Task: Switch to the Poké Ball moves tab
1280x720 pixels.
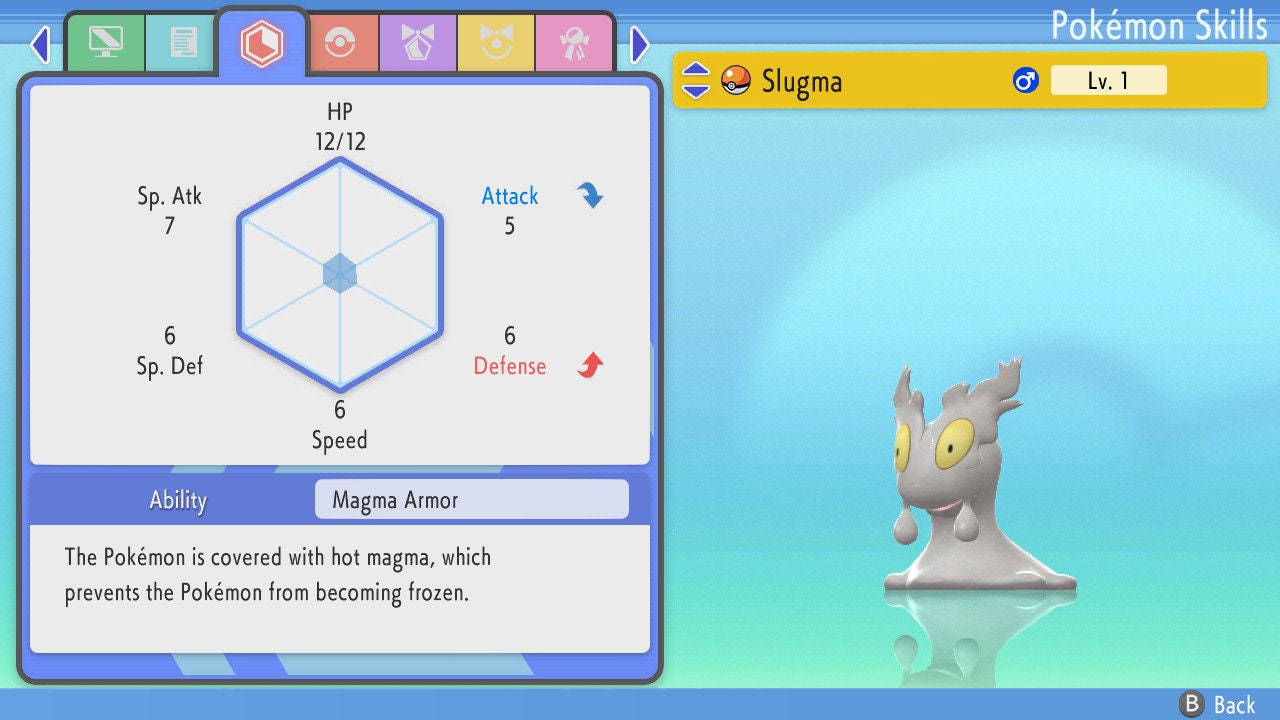Action: (x=340, y=43)
